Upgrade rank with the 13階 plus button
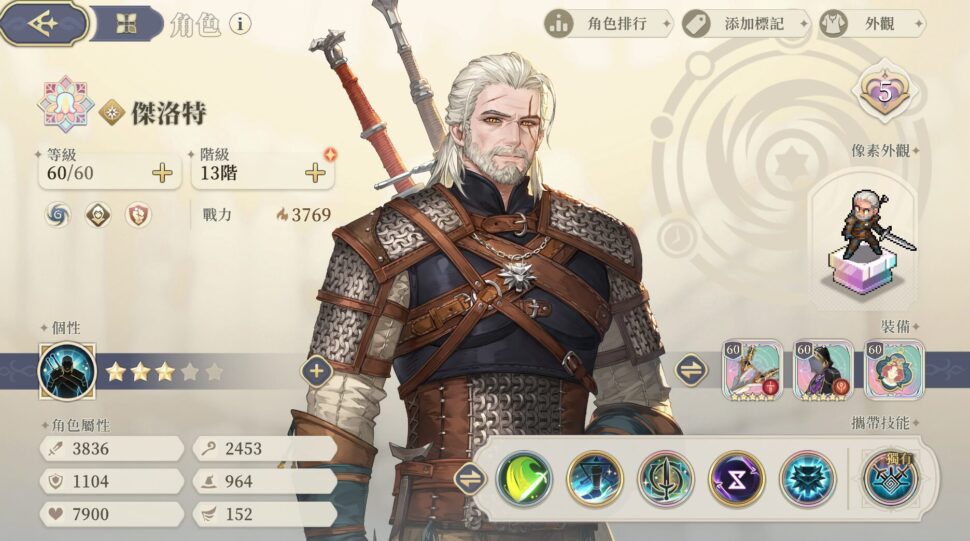Screen dimensions: 970x541 tap(315, 173)
